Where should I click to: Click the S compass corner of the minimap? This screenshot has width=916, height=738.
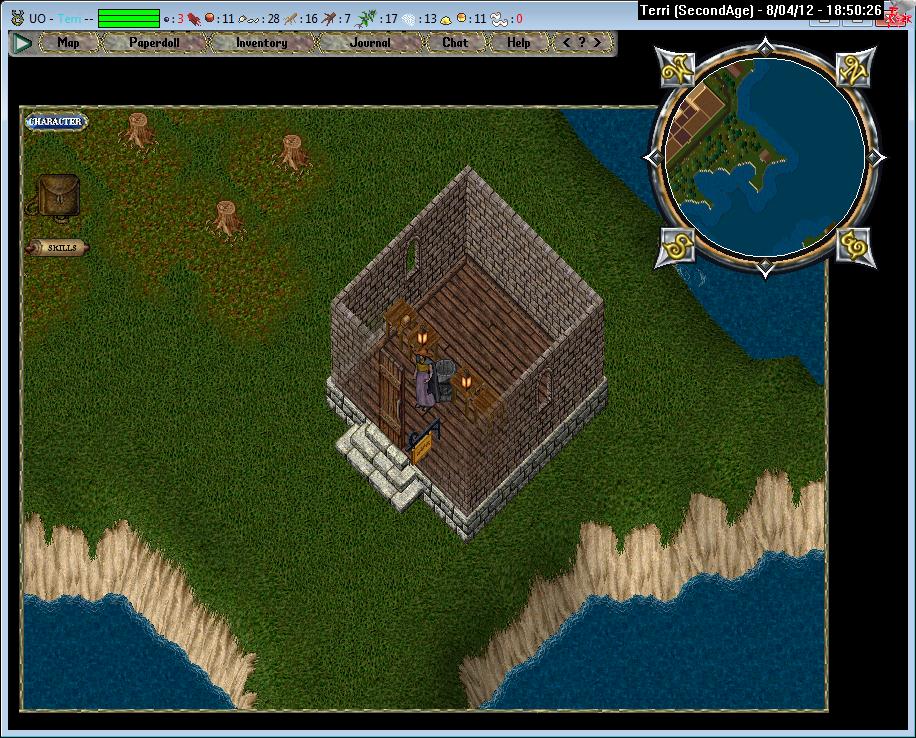676,244
